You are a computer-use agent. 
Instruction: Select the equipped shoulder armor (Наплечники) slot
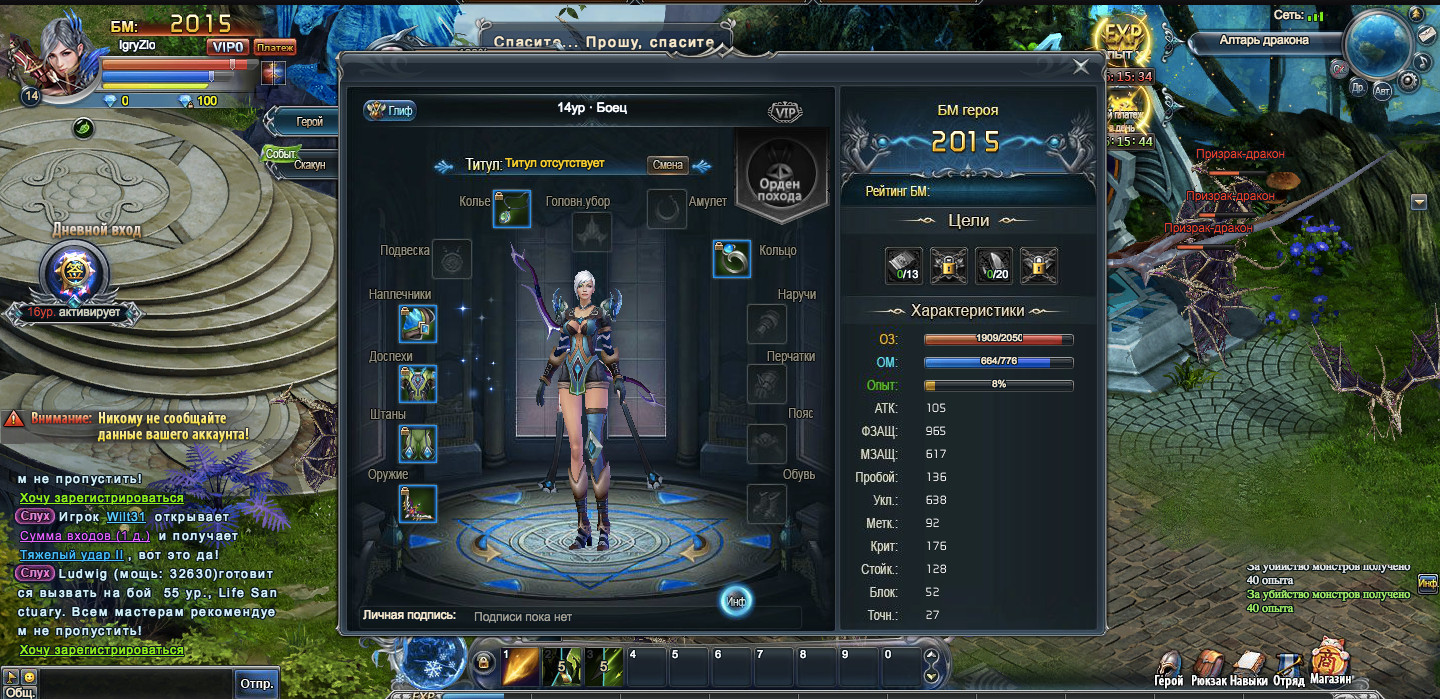pos(418,325)
